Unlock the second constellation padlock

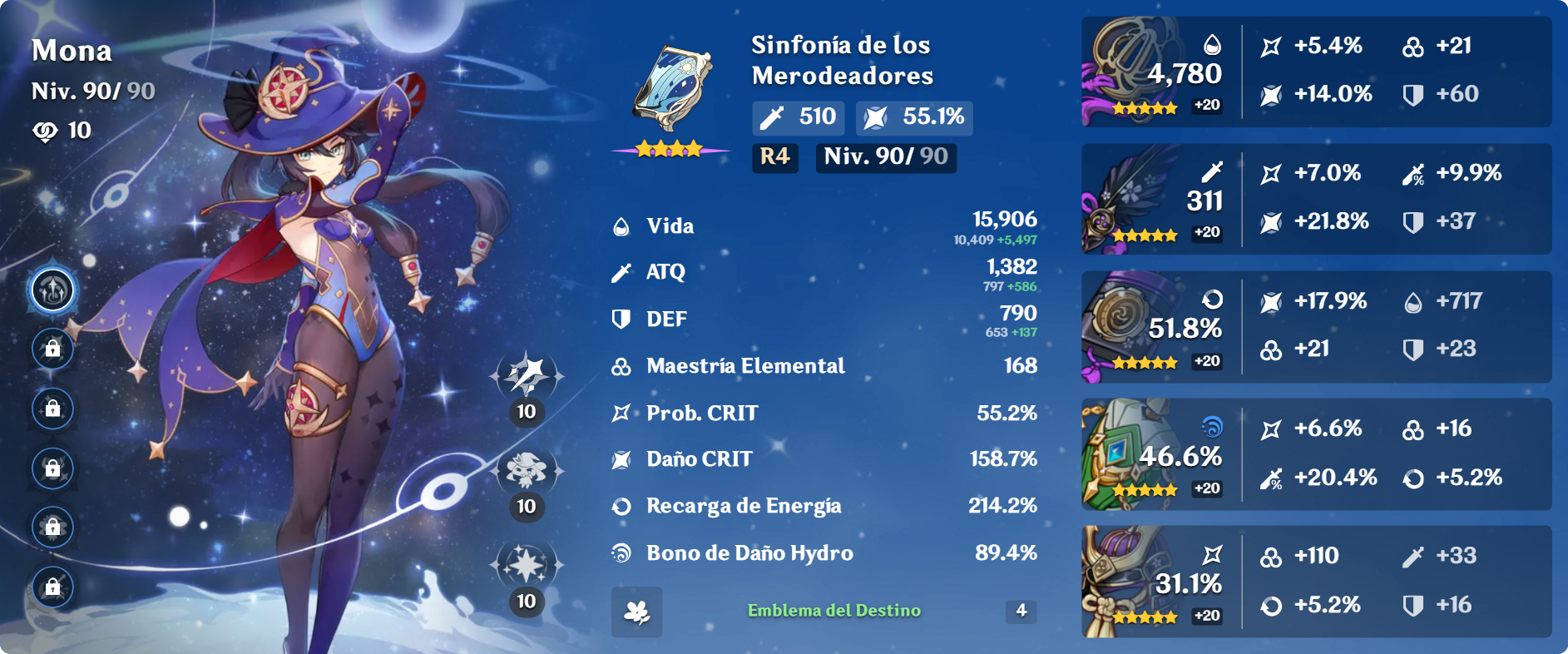point(52,350)
